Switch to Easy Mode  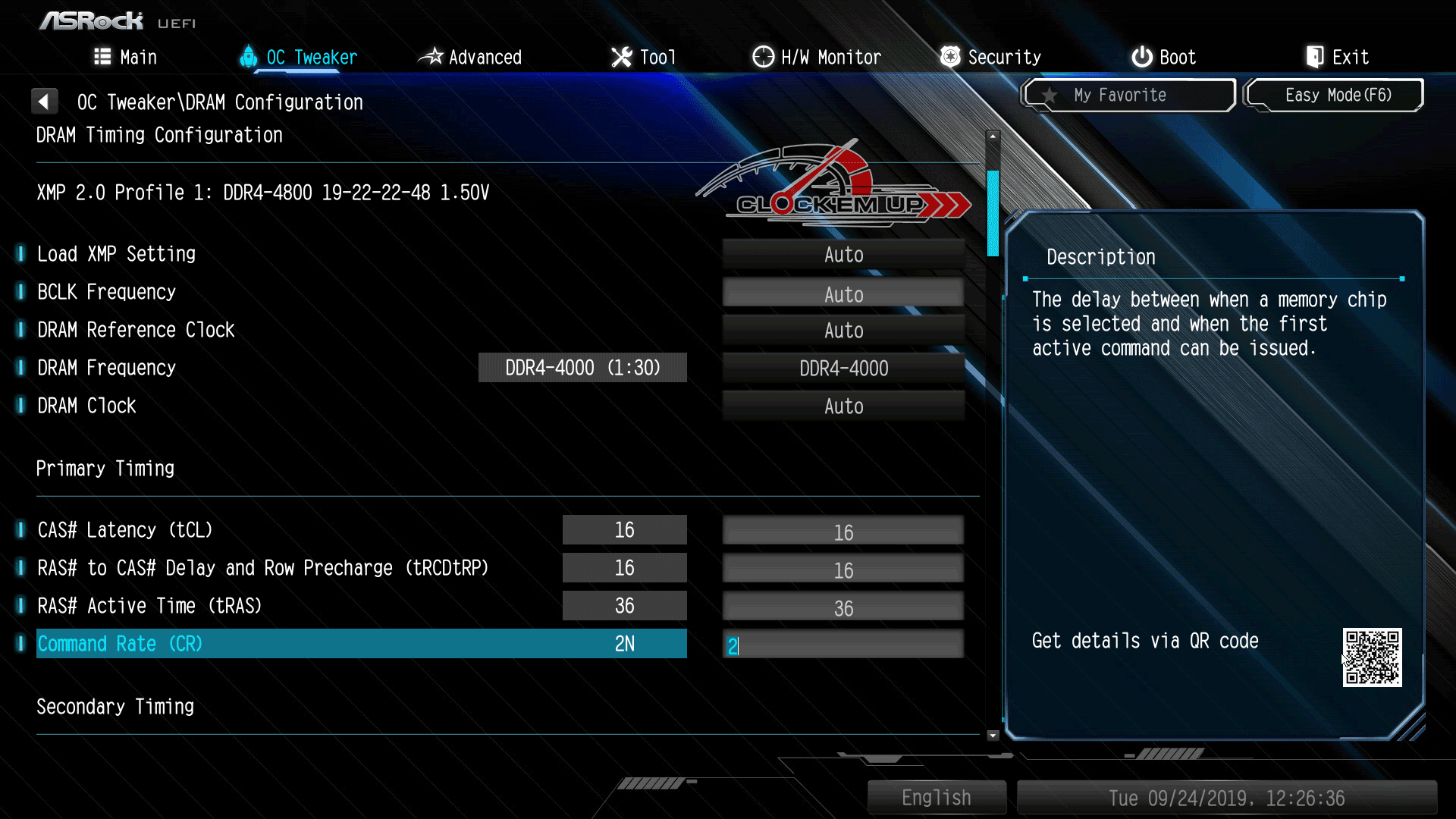tap(1335, 96)
